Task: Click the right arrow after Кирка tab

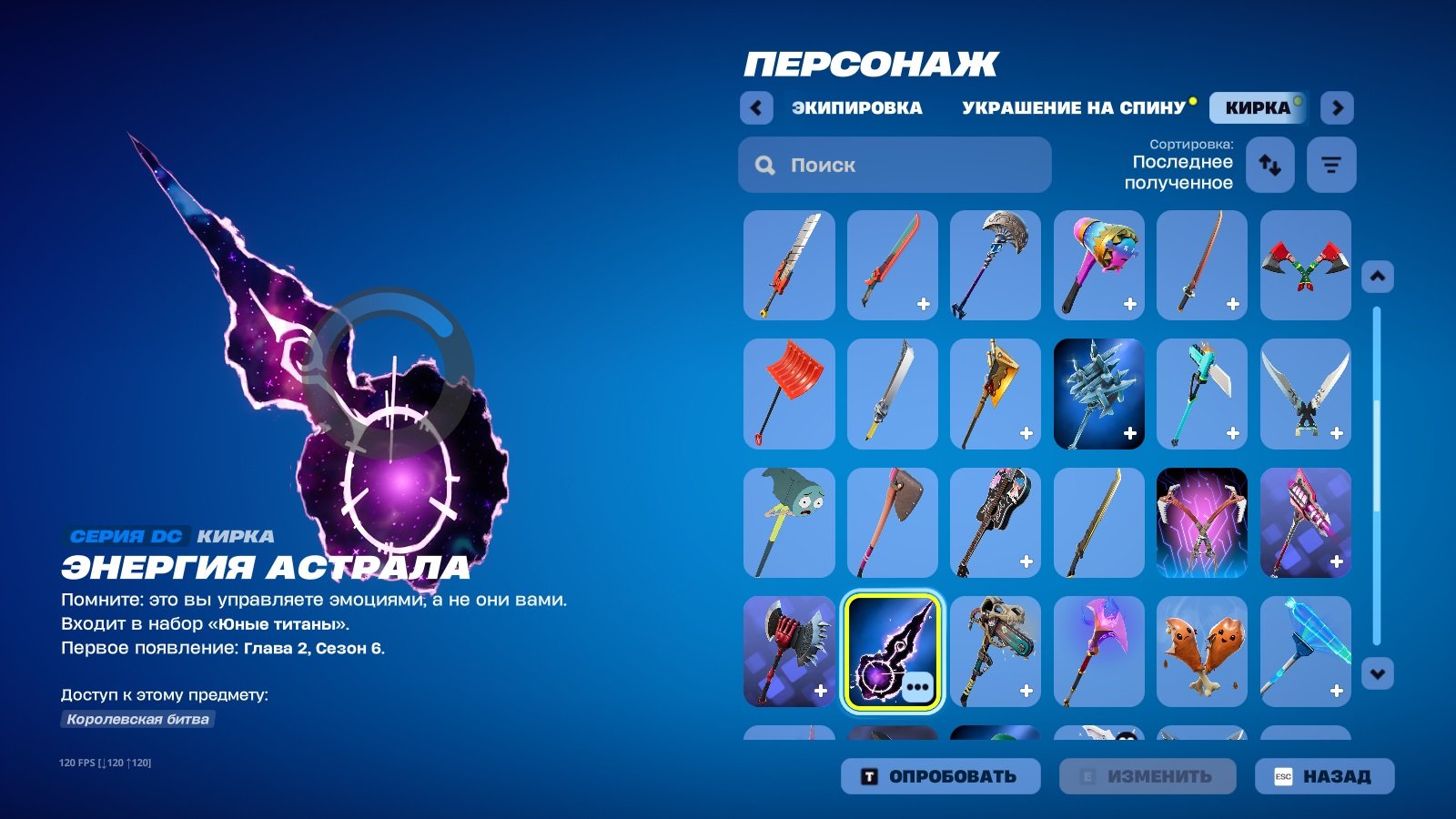Action: (x=1338, y=107)
